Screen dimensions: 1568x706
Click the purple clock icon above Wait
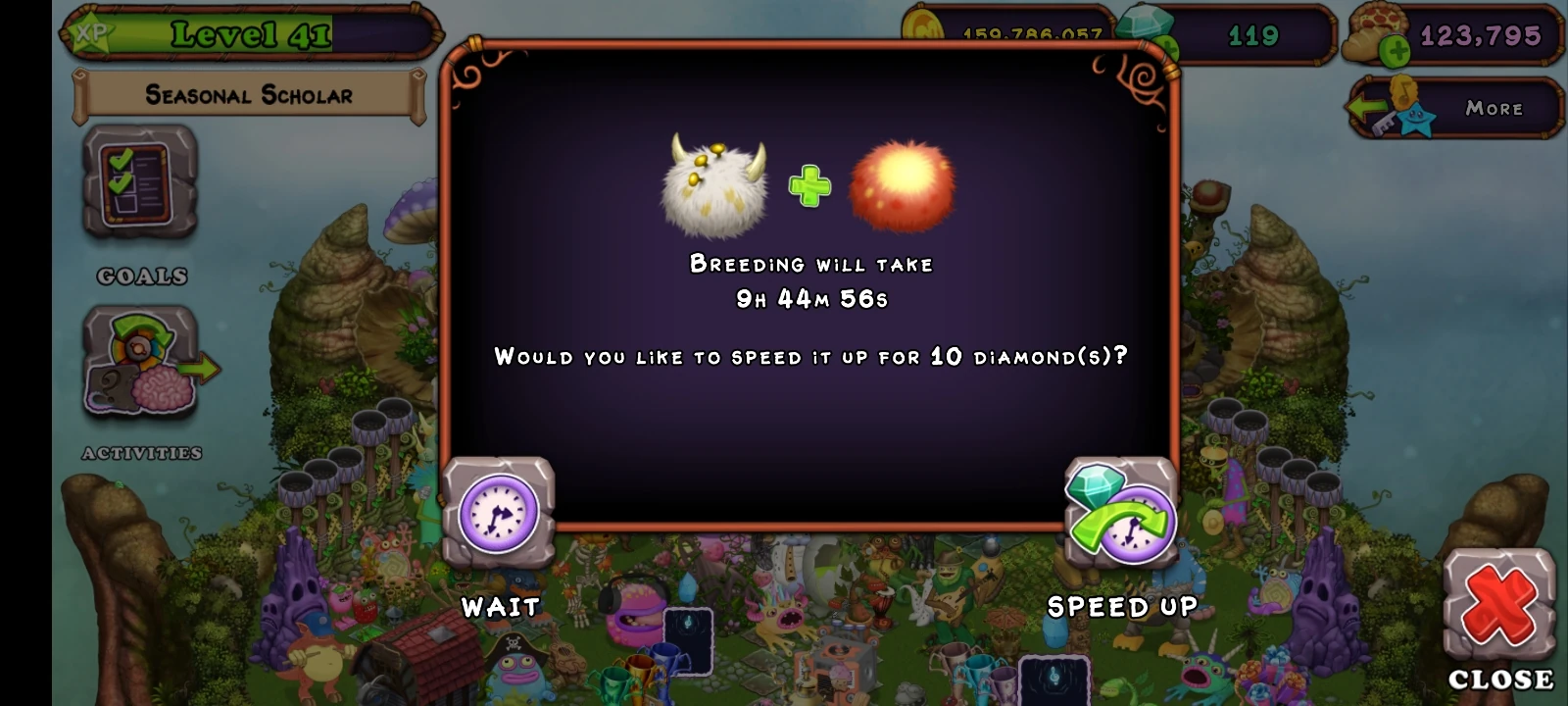click(498, 510)
